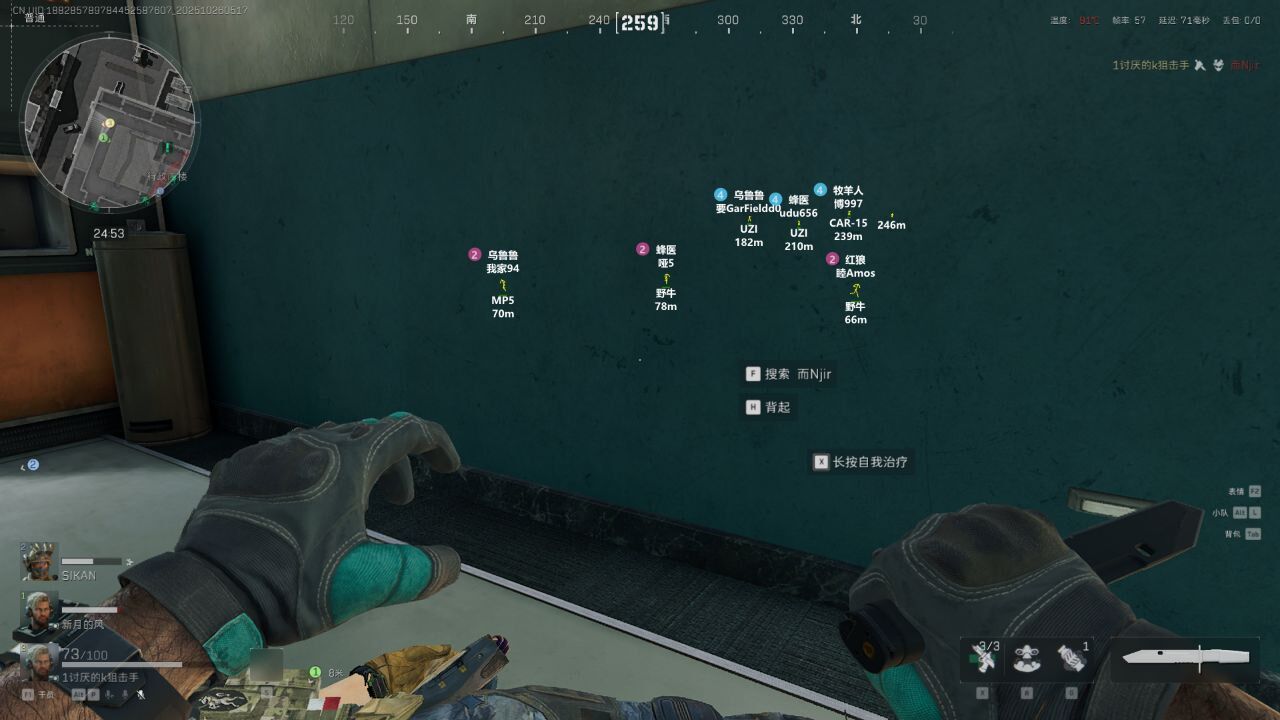Image resolution: width=1280 pixels, height=720 pixels.
Task: Open the 小队 squad label
Action: (x=1220, y=513)
